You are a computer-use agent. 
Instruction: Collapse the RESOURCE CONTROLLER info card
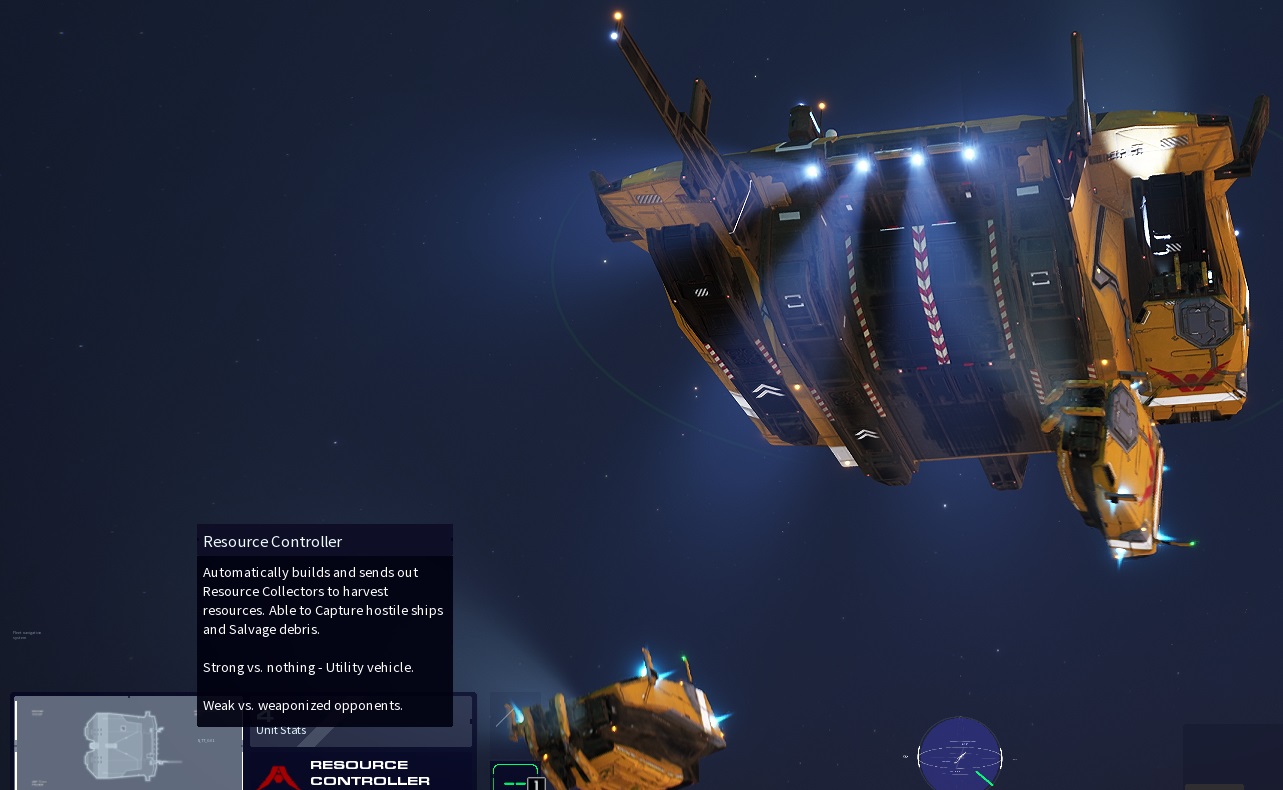tap(360, 772)
